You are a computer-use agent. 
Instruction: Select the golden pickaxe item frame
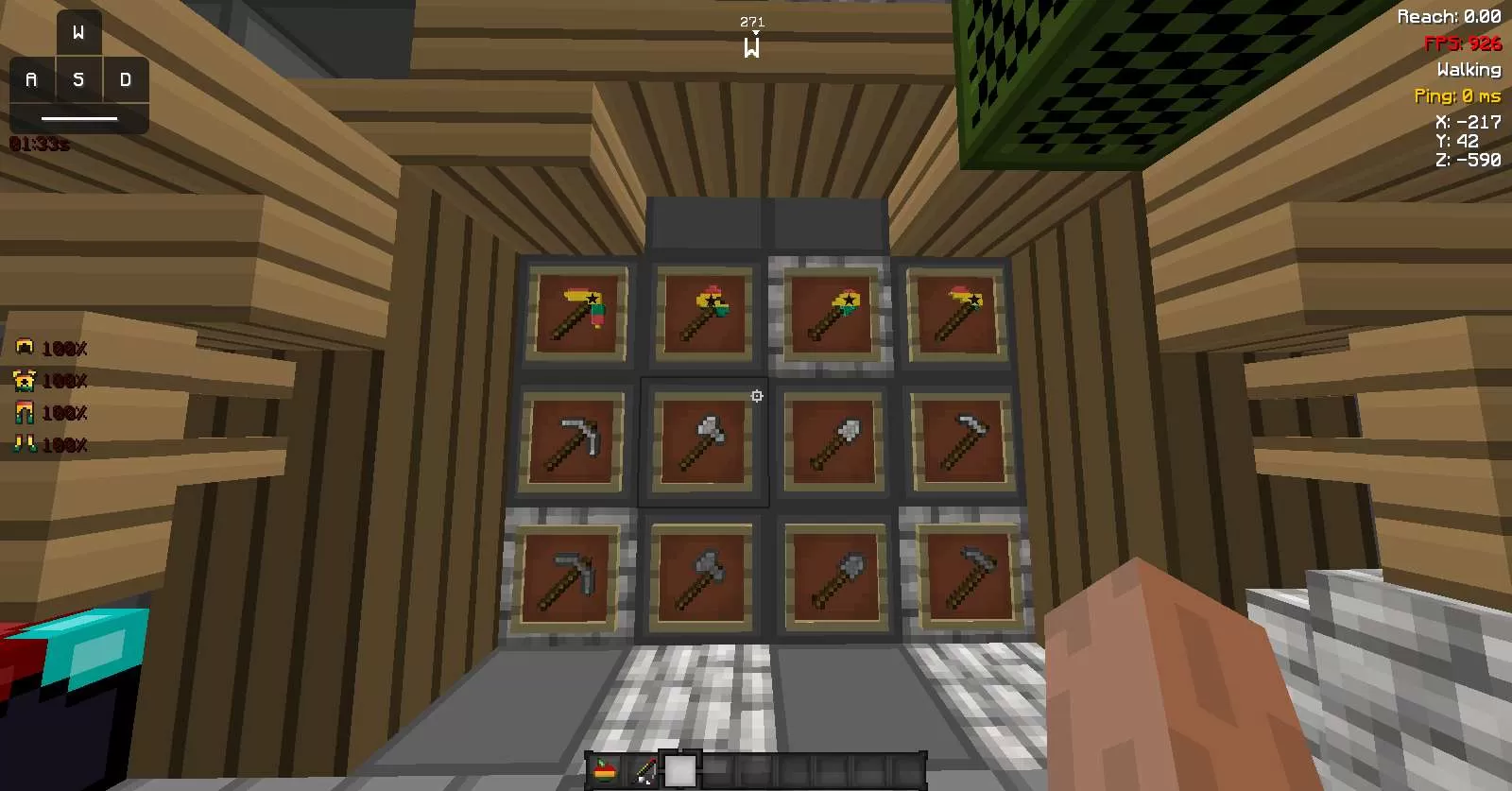coord(576,312)
